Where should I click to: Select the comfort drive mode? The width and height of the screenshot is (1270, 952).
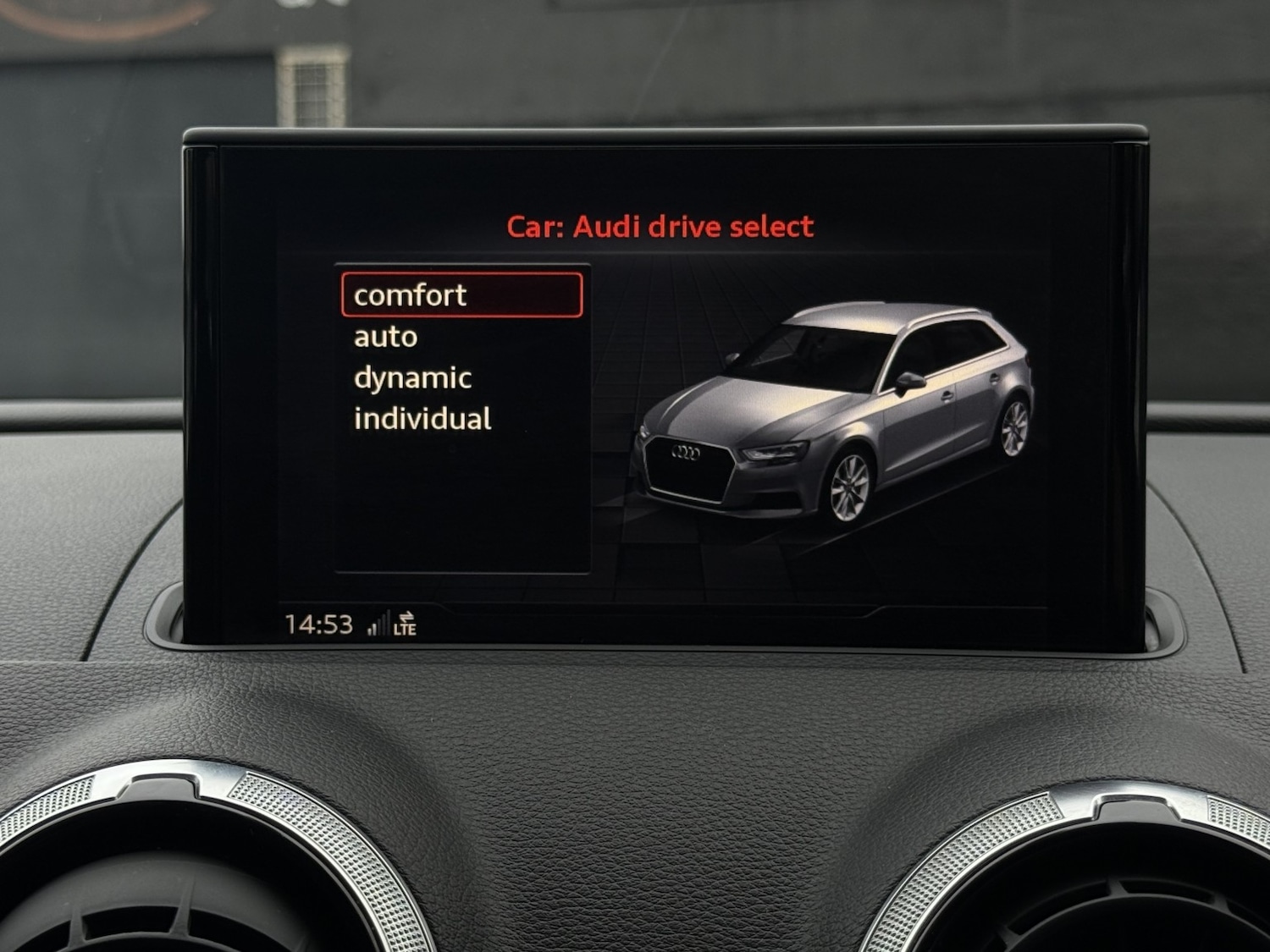[x=411, y=295]
